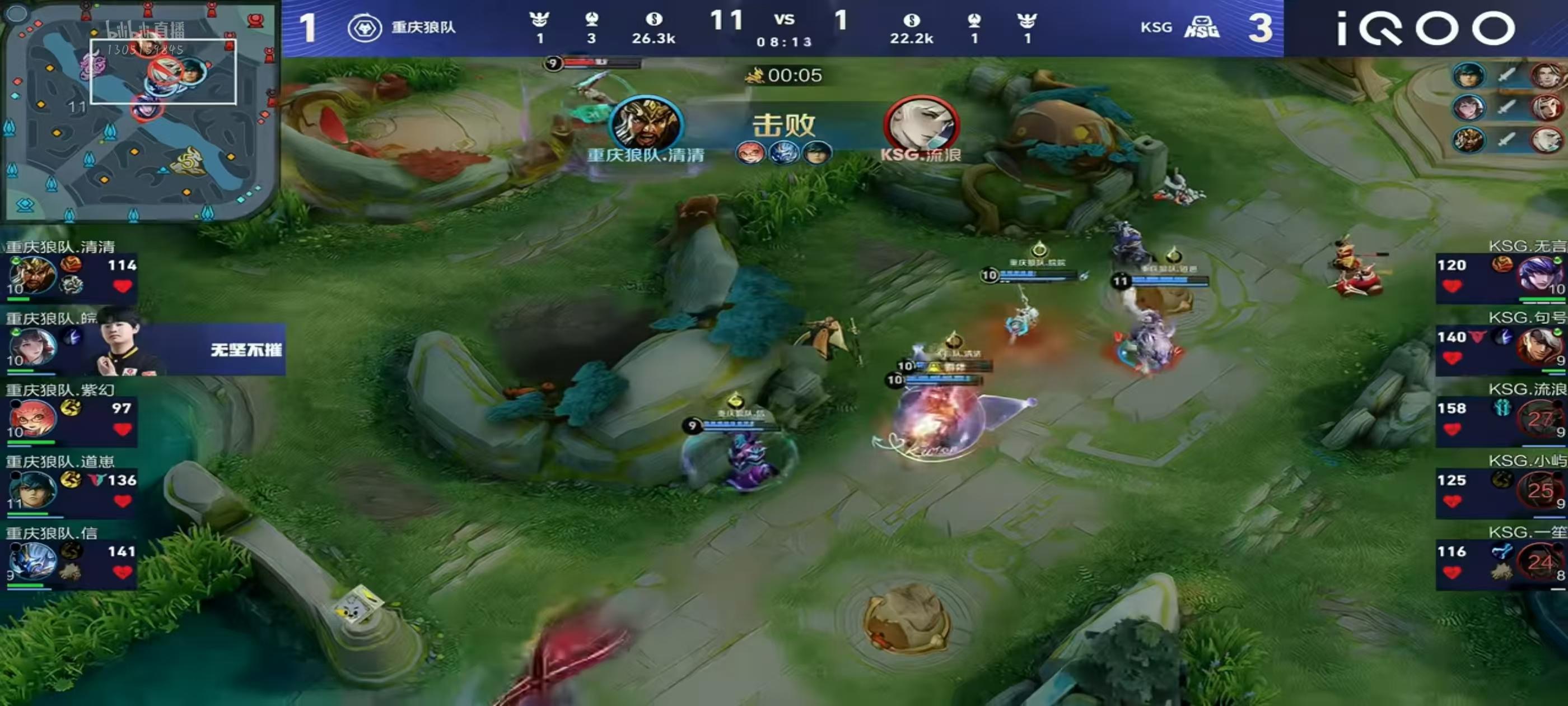
Task: Click the victim portrait in the 击败 banner
Action: [921, 125]
